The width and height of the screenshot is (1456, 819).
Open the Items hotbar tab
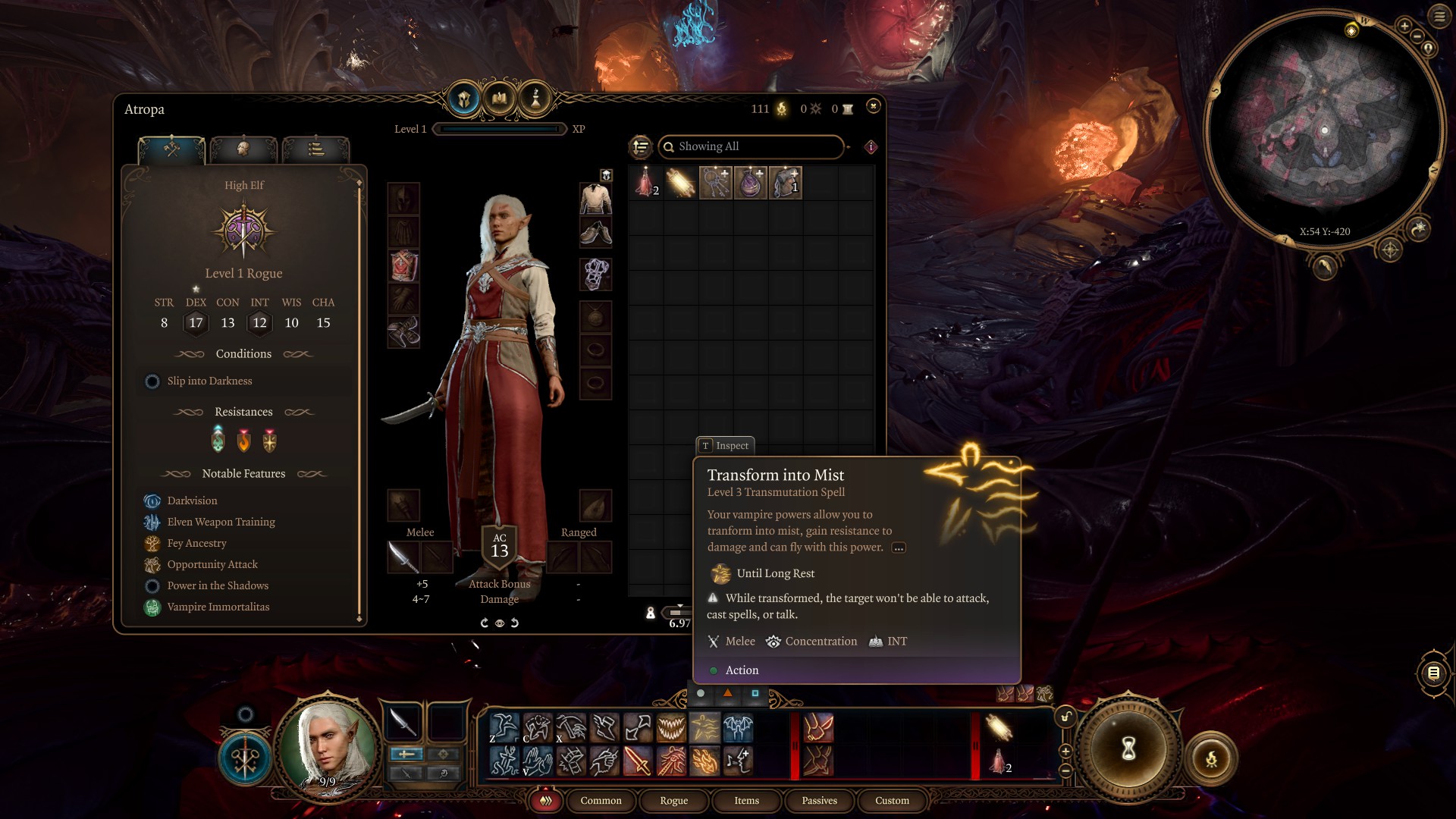746,800
